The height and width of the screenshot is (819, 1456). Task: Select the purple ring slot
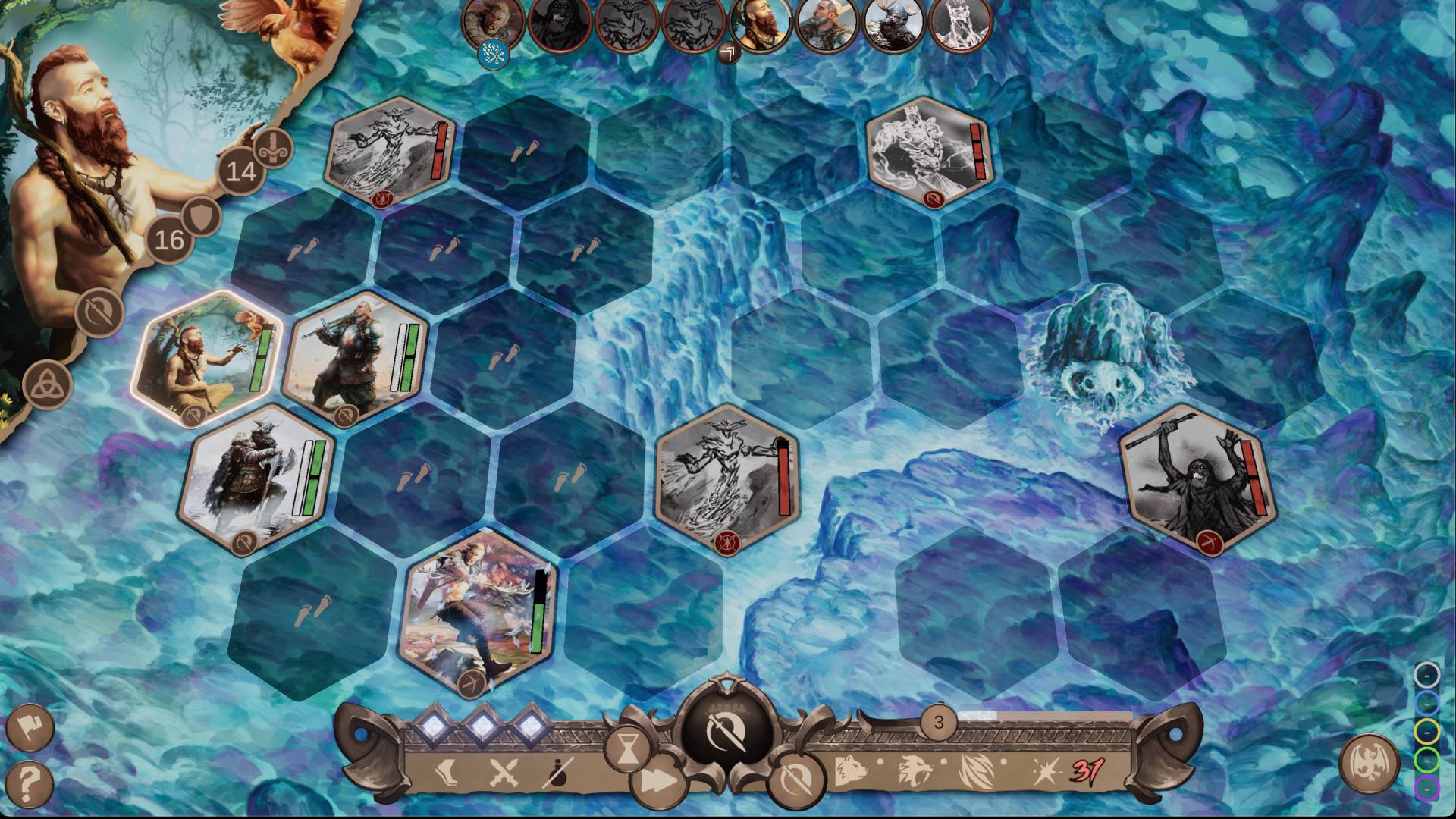coord(1426,788)
